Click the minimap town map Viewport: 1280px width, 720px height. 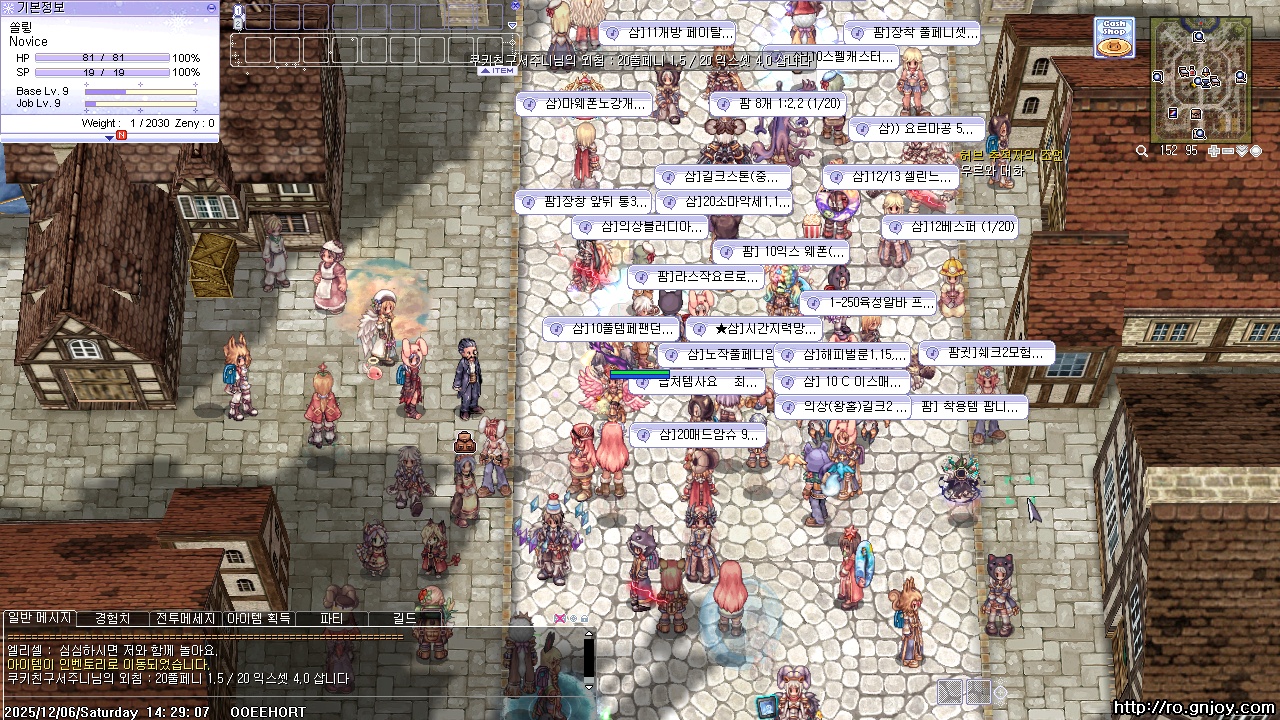pos(1200,79)
